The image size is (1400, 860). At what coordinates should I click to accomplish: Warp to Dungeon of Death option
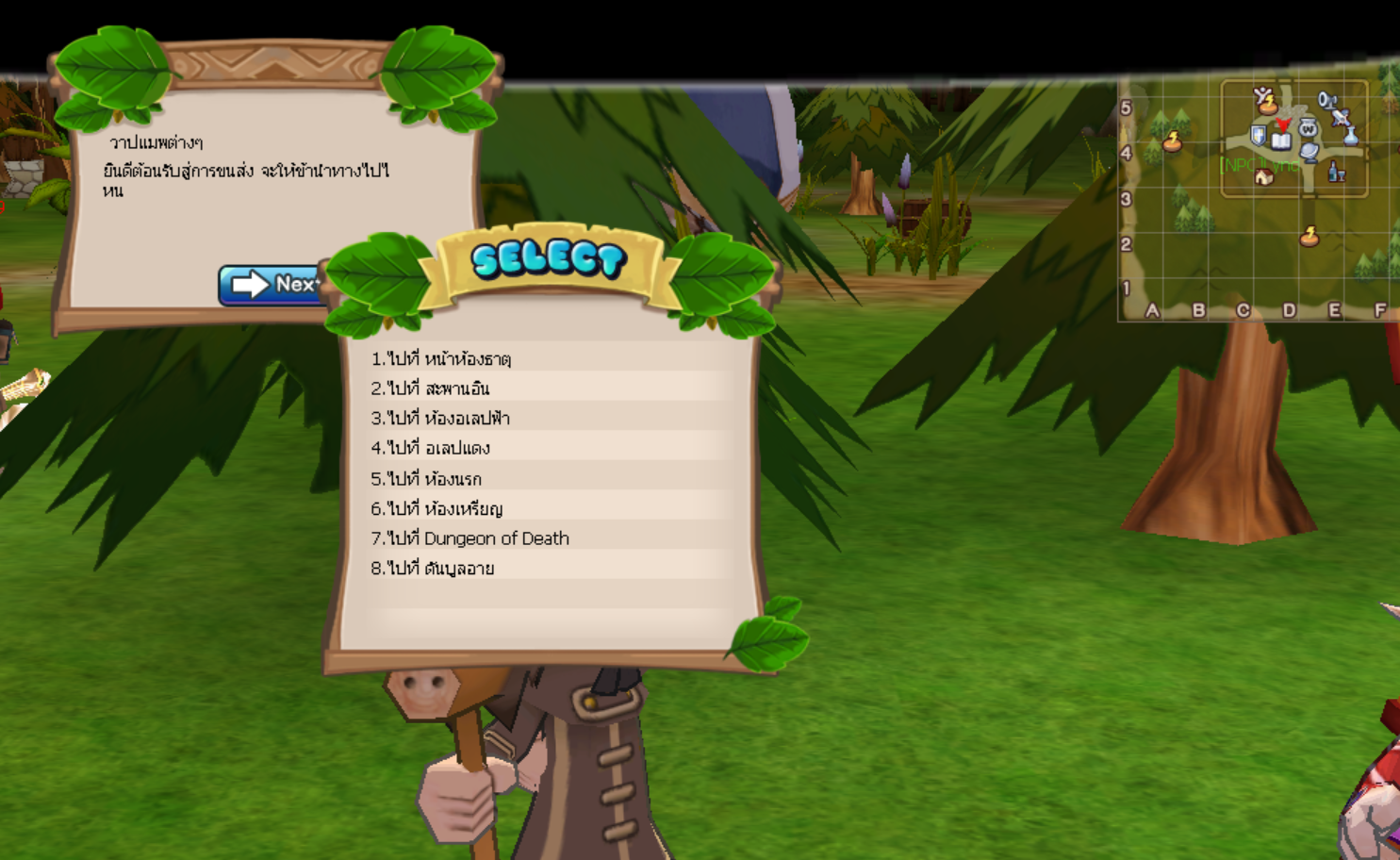point(469,538)
